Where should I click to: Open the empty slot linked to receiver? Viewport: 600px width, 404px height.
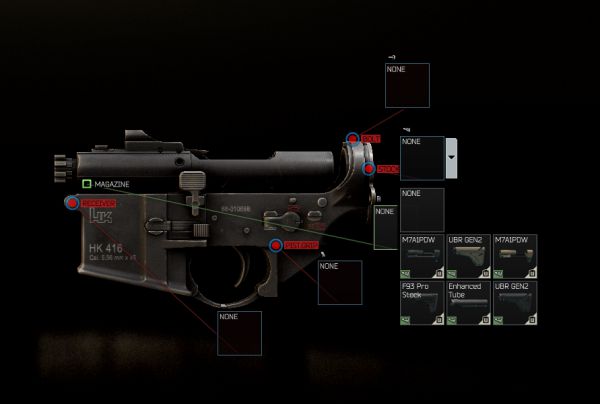[x=239, y=333]
